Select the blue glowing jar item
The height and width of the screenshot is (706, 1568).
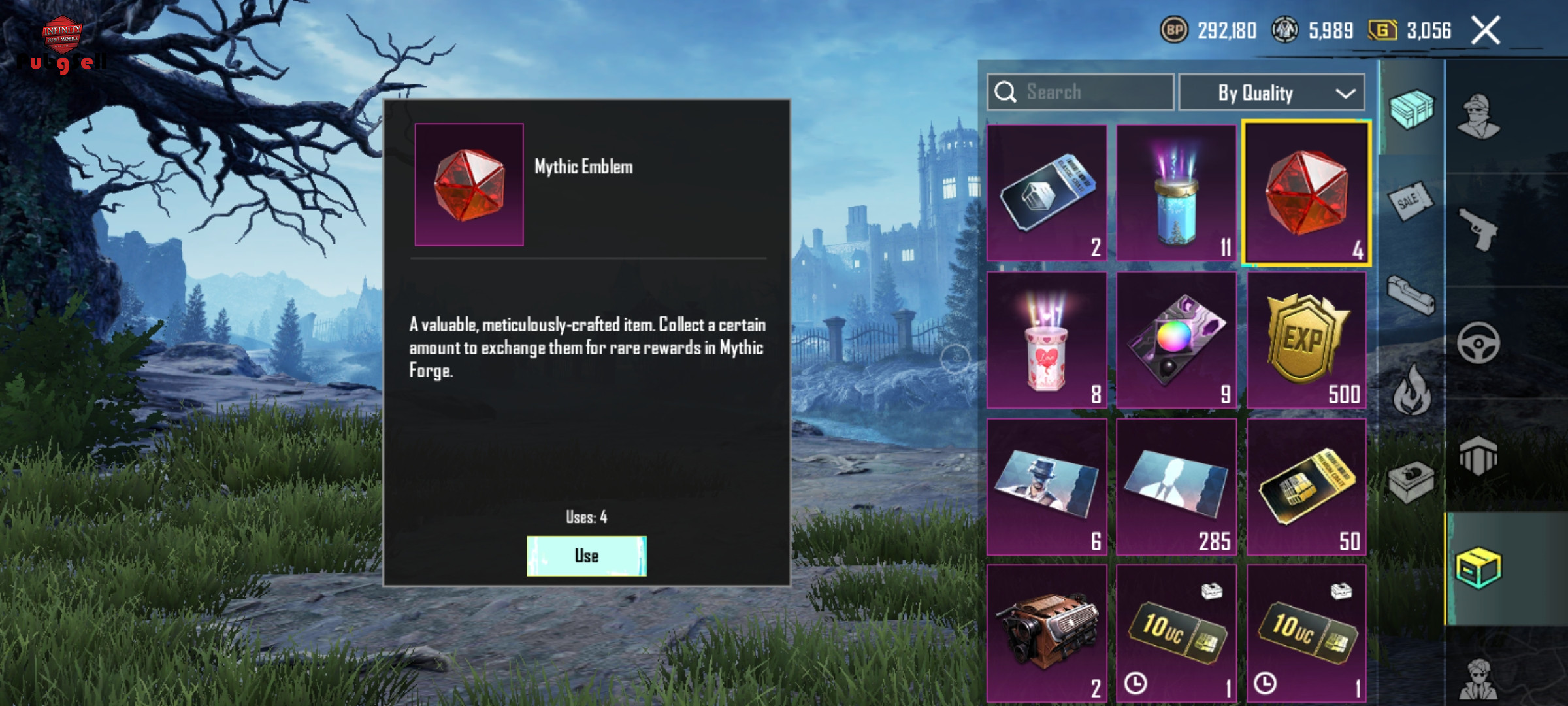click(1176, 193)
